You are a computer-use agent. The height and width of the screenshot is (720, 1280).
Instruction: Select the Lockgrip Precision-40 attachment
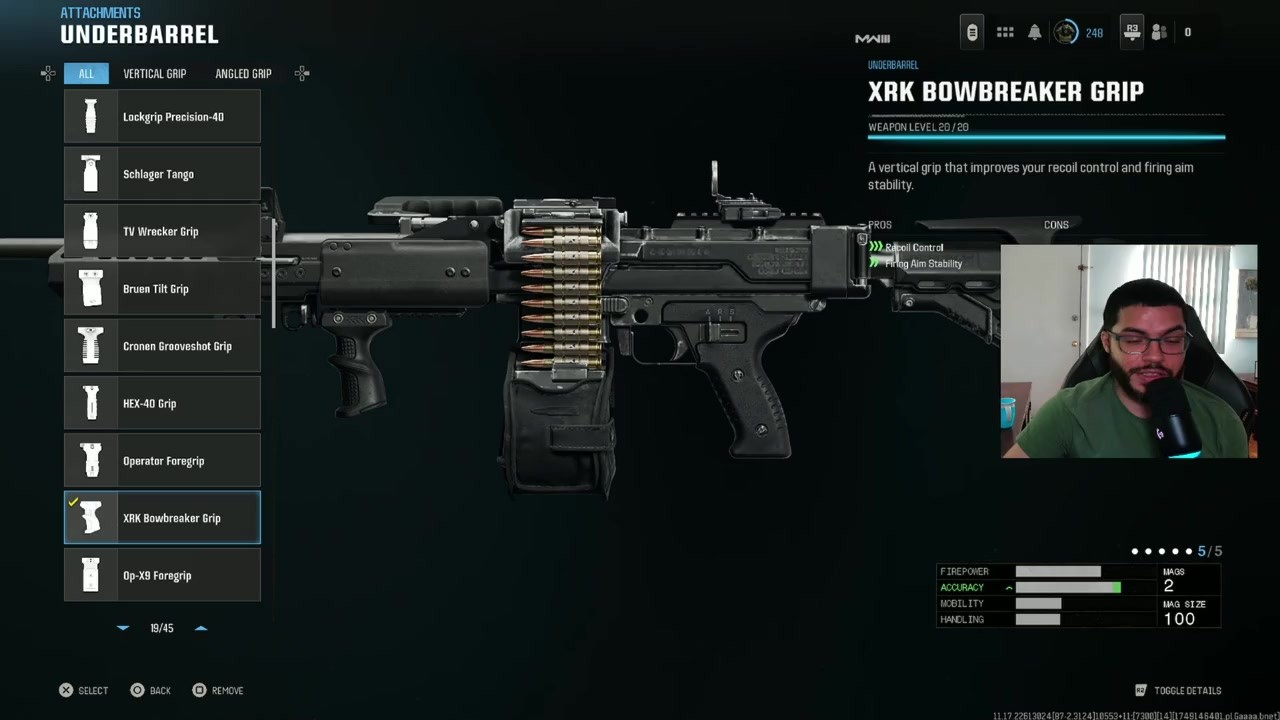[x=162, y=117]
